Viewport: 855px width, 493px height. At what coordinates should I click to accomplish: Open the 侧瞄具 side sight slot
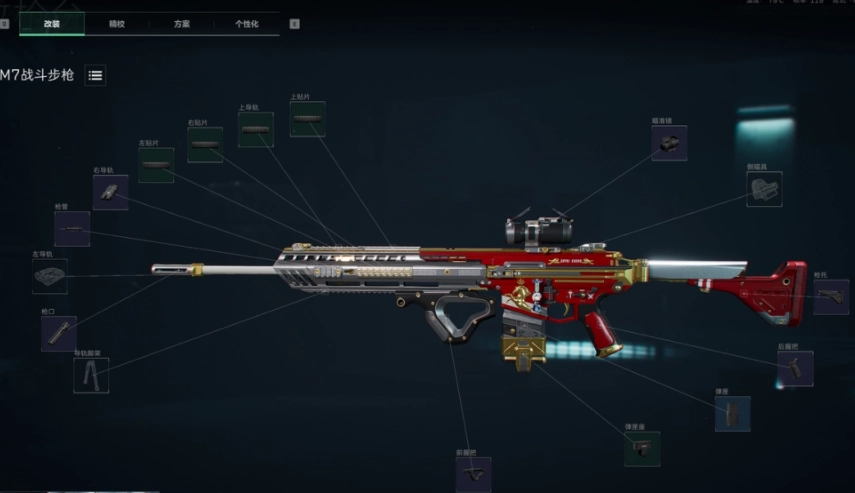pyautogui.click(x=763, y=188)
